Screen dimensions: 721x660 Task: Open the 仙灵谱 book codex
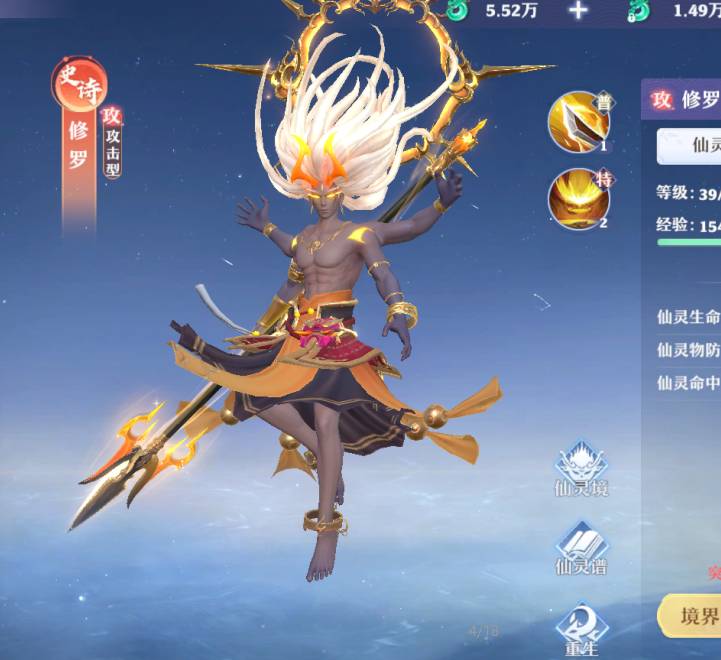[582, 548]
